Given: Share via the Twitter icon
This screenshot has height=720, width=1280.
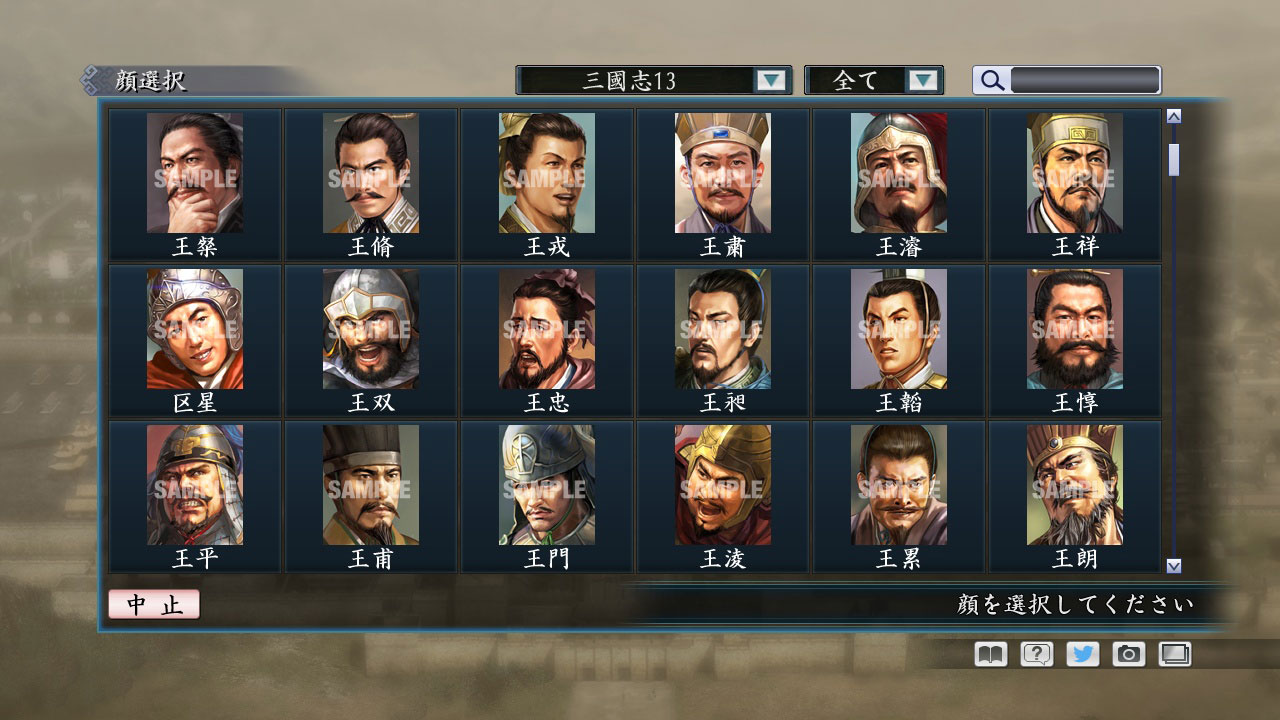Looking at the screenshot, I should pos(1081,654).
